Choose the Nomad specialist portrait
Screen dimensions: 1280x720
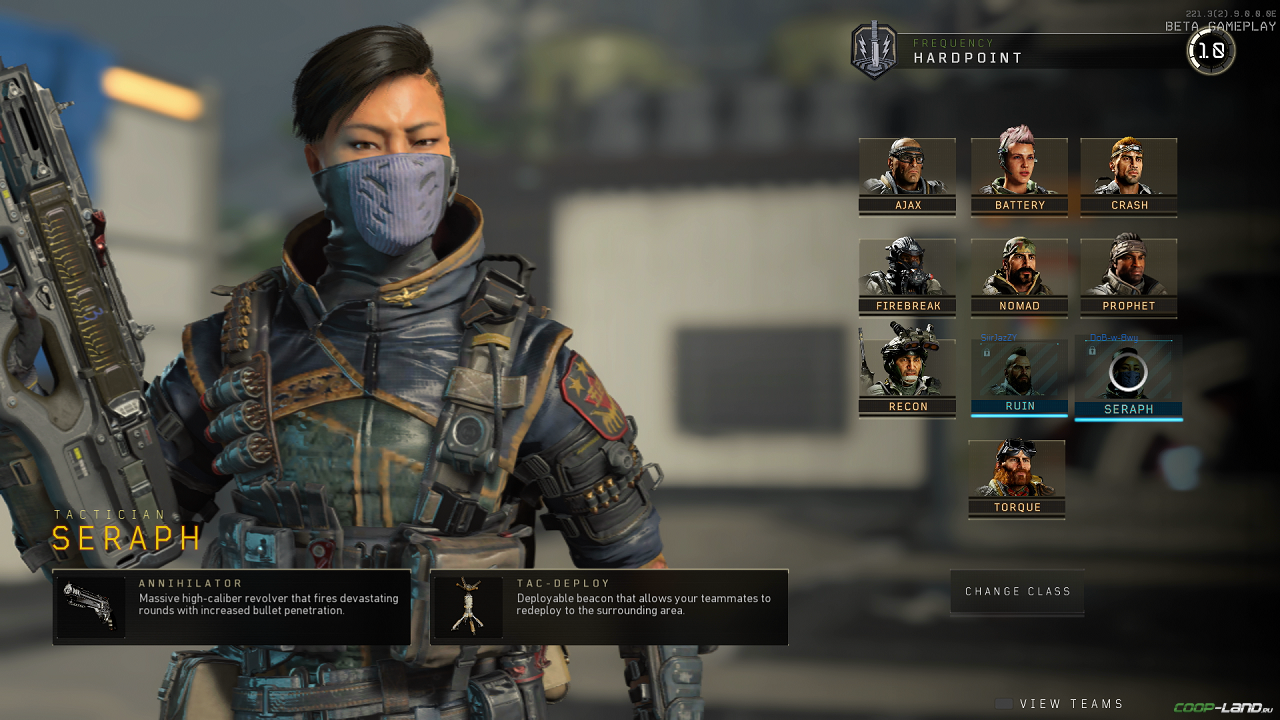(x=1019, y=276)
